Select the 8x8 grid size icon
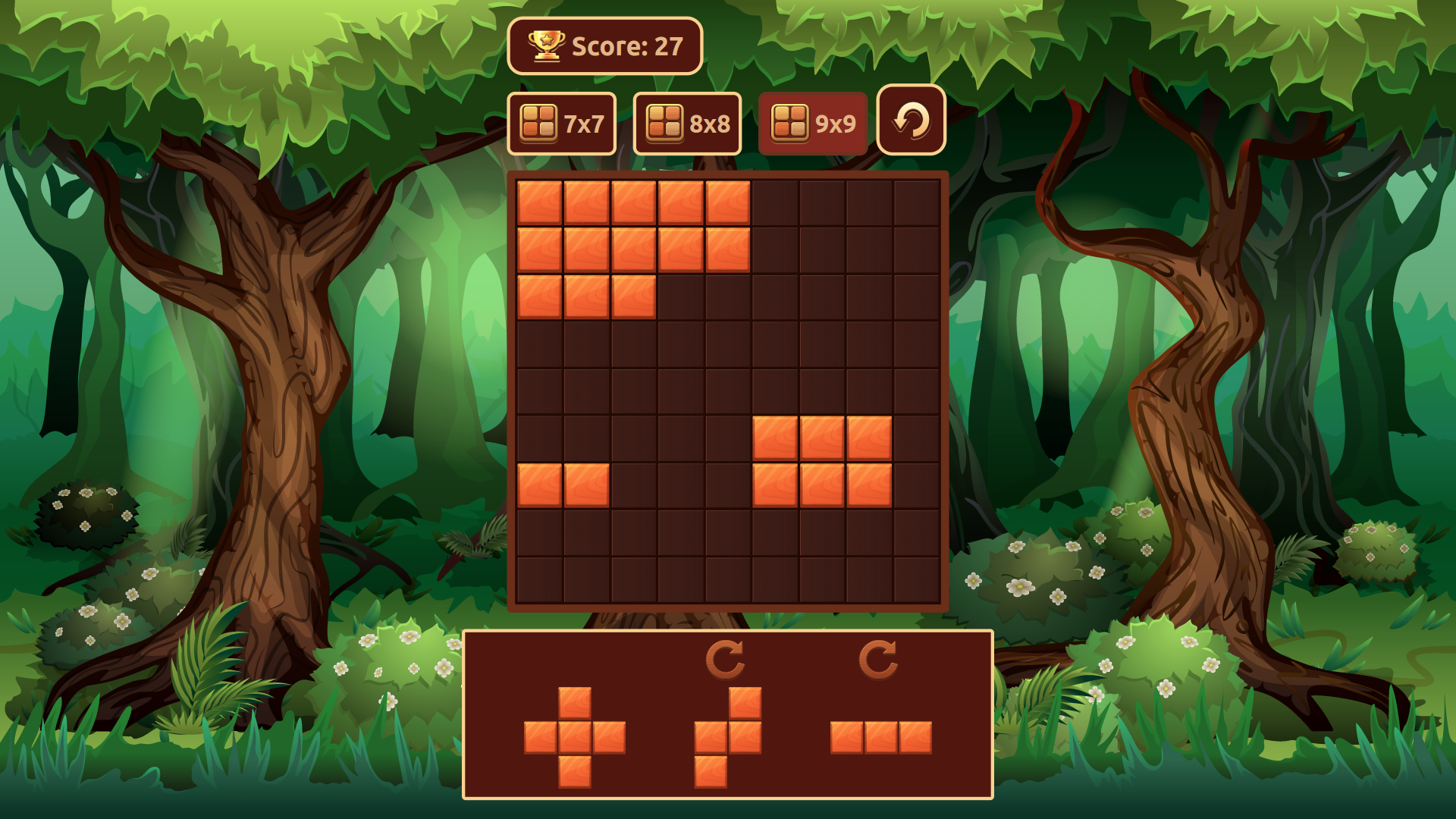This screenshot has width=1456, height=819. pyautogui.click(x=687, y=123)
